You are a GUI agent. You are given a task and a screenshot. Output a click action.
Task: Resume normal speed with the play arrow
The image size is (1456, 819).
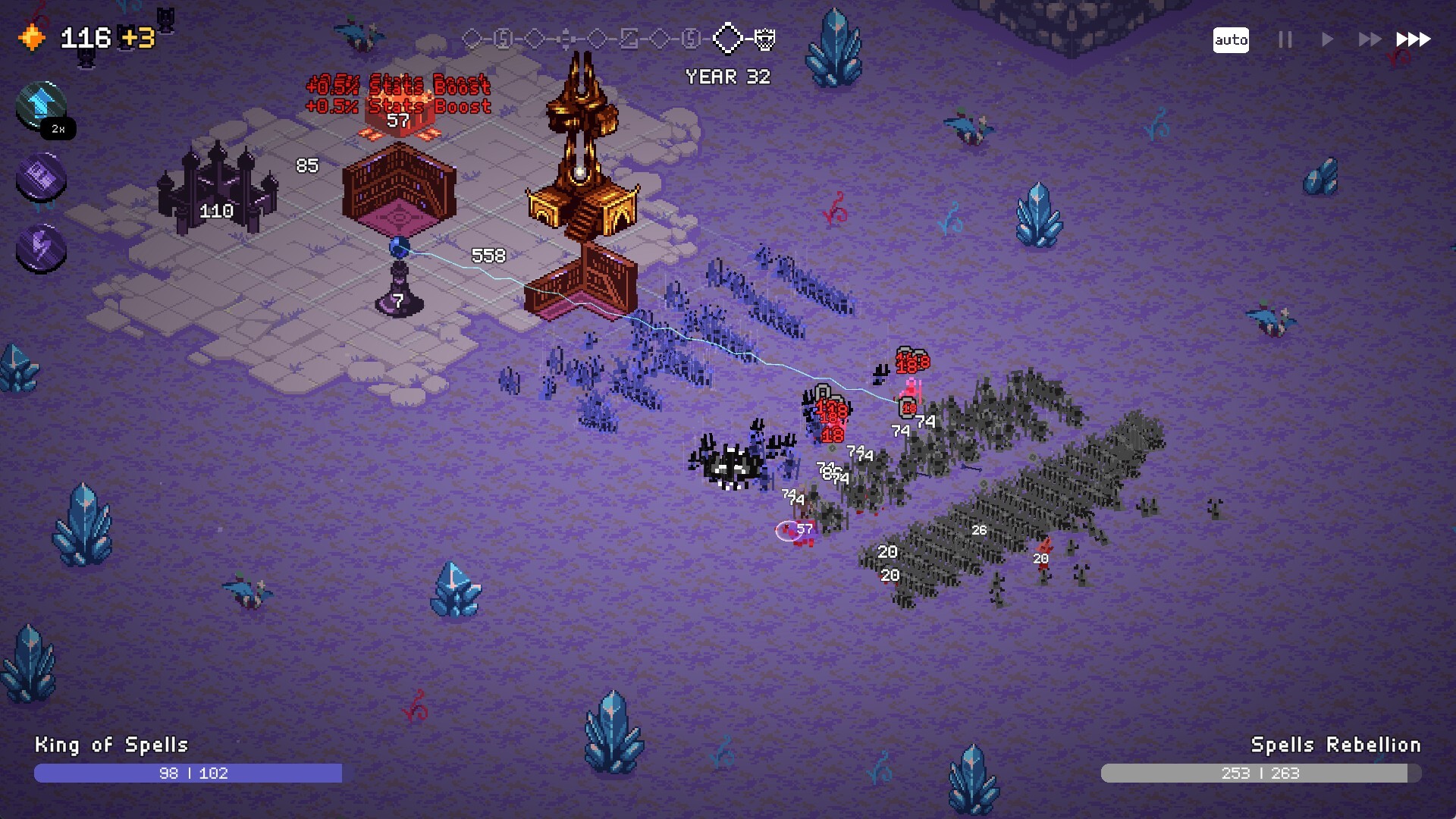1326,40
